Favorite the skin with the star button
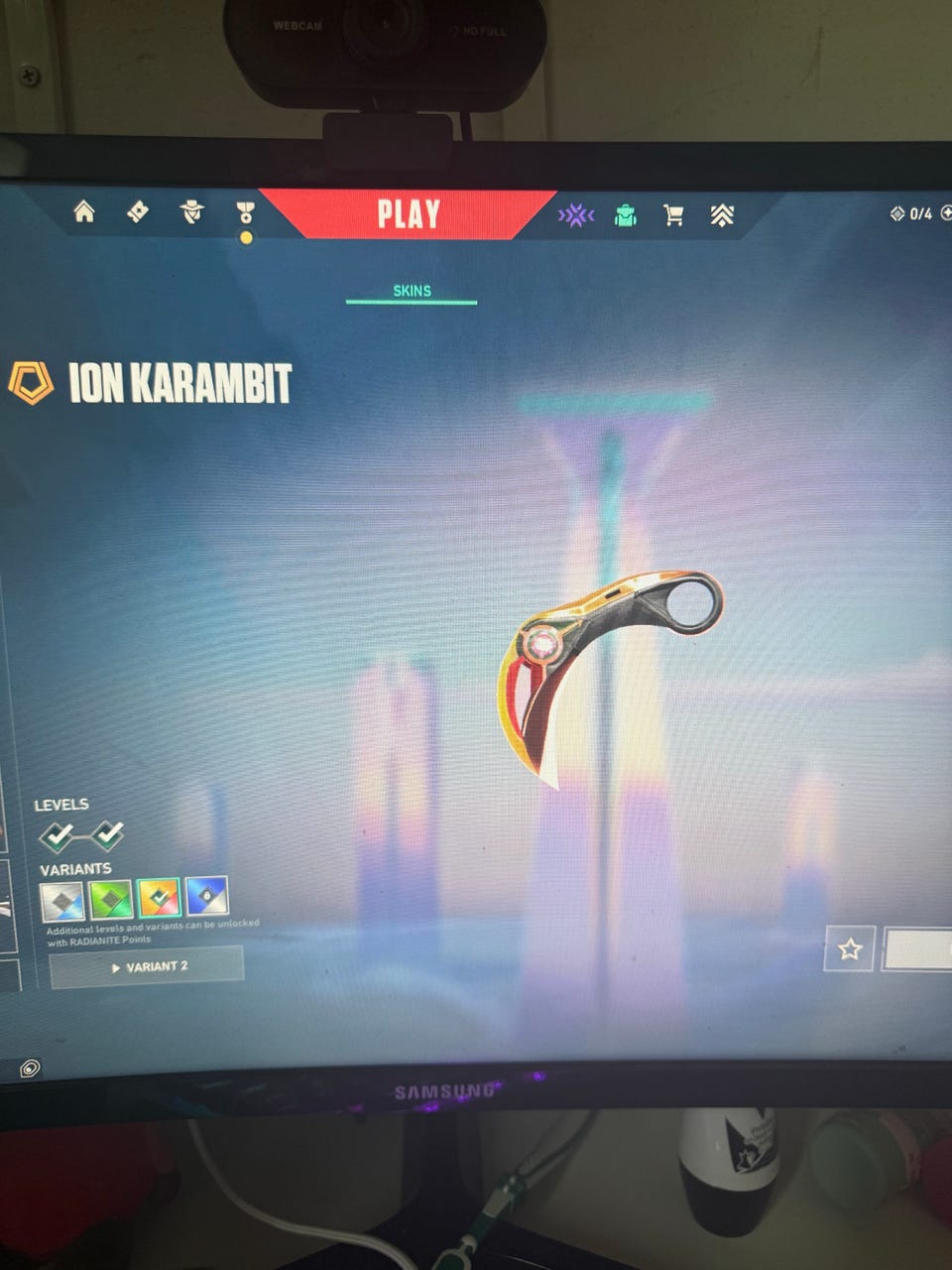The image size is (952, 1270). coord(849,950)
